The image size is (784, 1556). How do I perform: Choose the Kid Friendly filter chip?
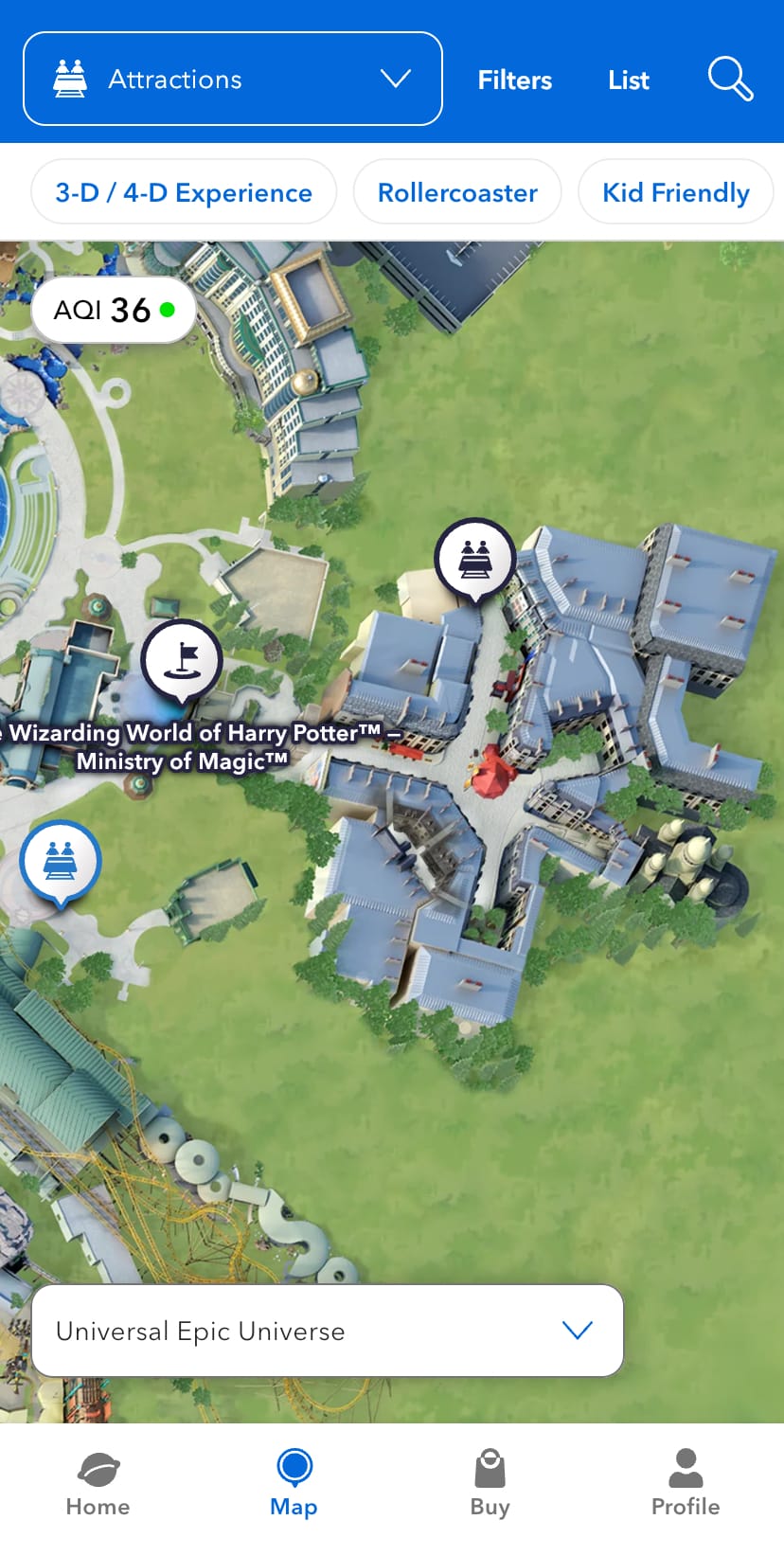[675, 192]
